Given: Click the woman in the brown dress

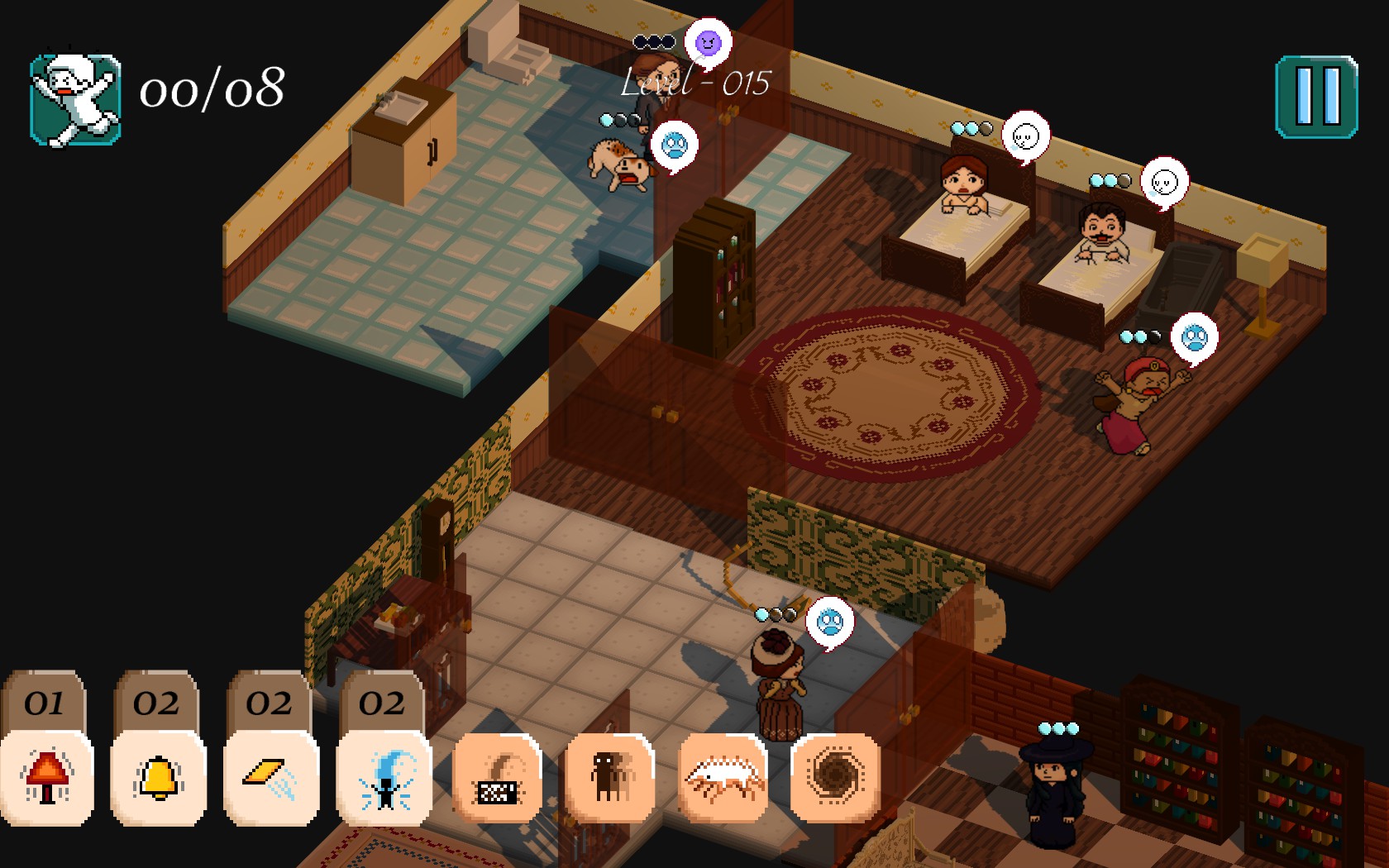Looking at the screenshot, I should click(x=778, y=682).
